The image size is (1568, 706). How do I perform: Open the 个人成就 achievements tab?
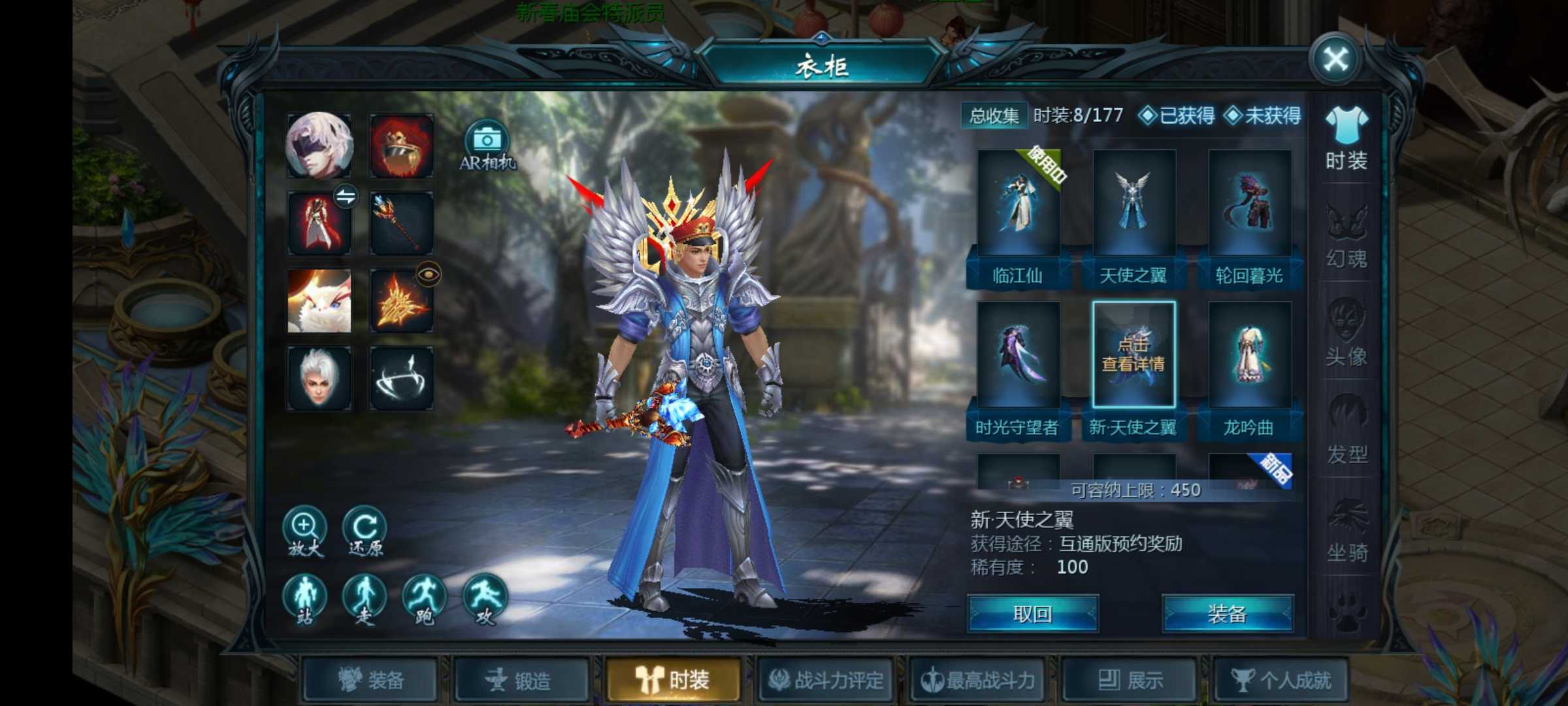click(x=1281, y=681)
